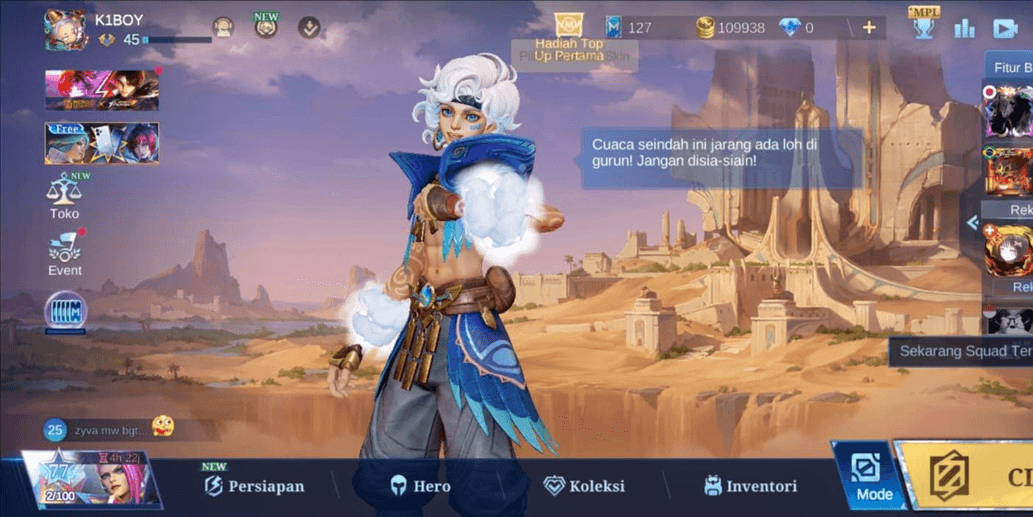
Task: Open the Free promotional banner
Action: click(101, 143)
